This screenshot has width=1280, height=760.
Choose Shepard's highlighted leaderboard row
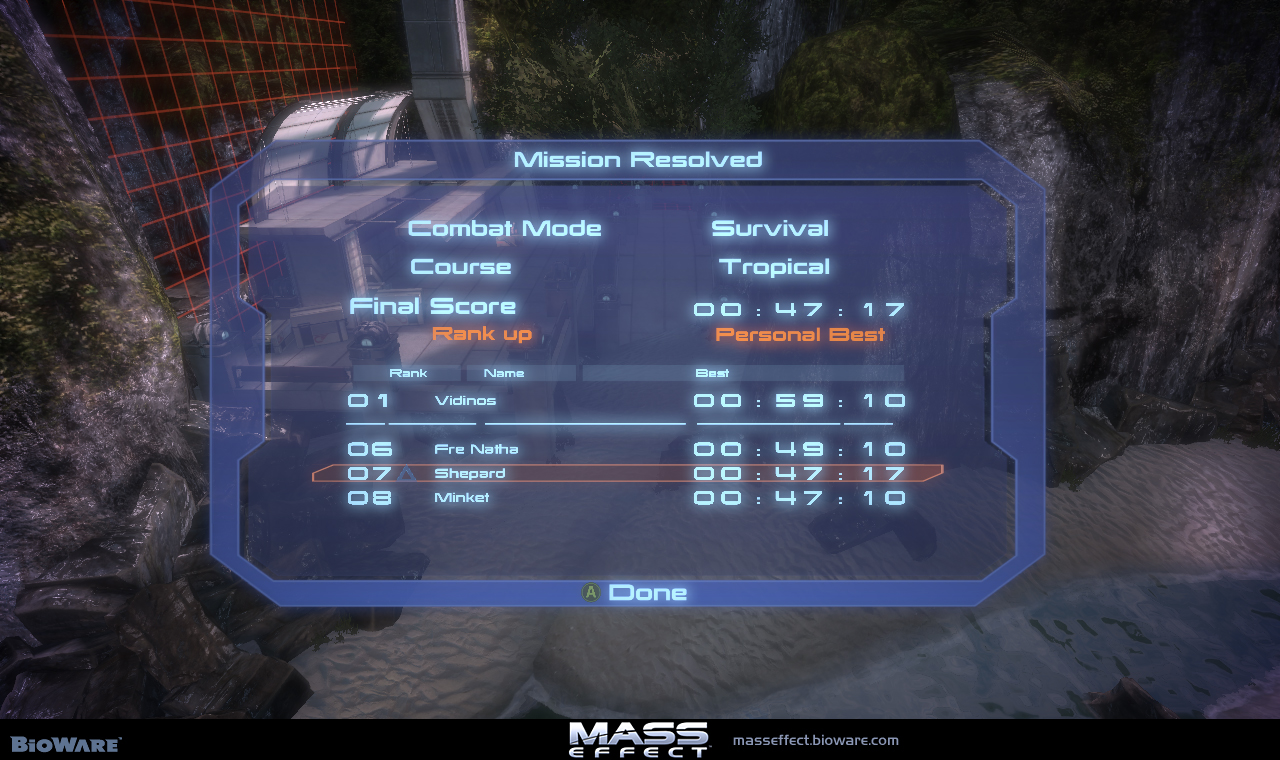coord(626,473)
